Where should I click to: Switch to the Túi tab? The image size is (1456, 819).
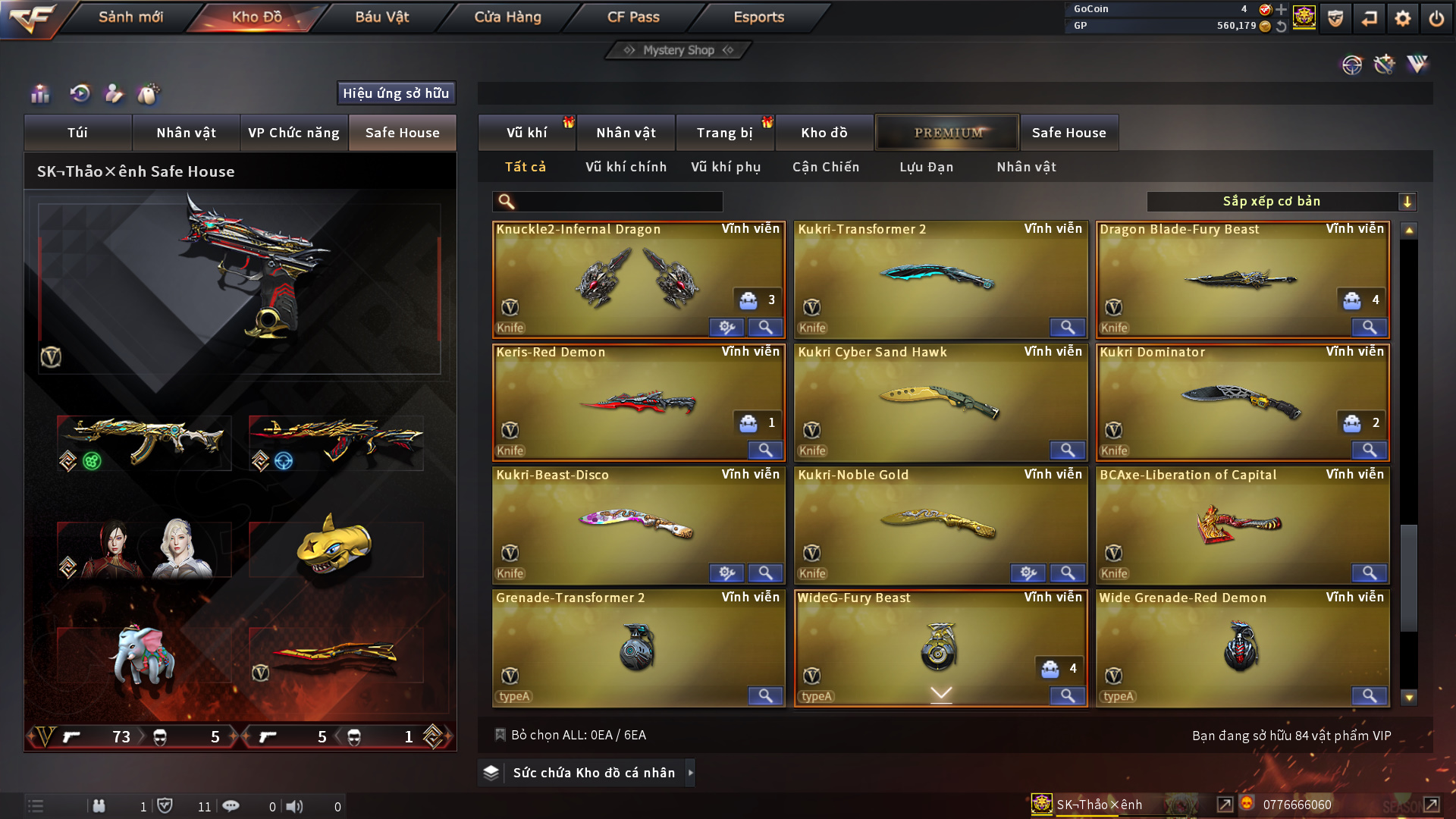77,133
